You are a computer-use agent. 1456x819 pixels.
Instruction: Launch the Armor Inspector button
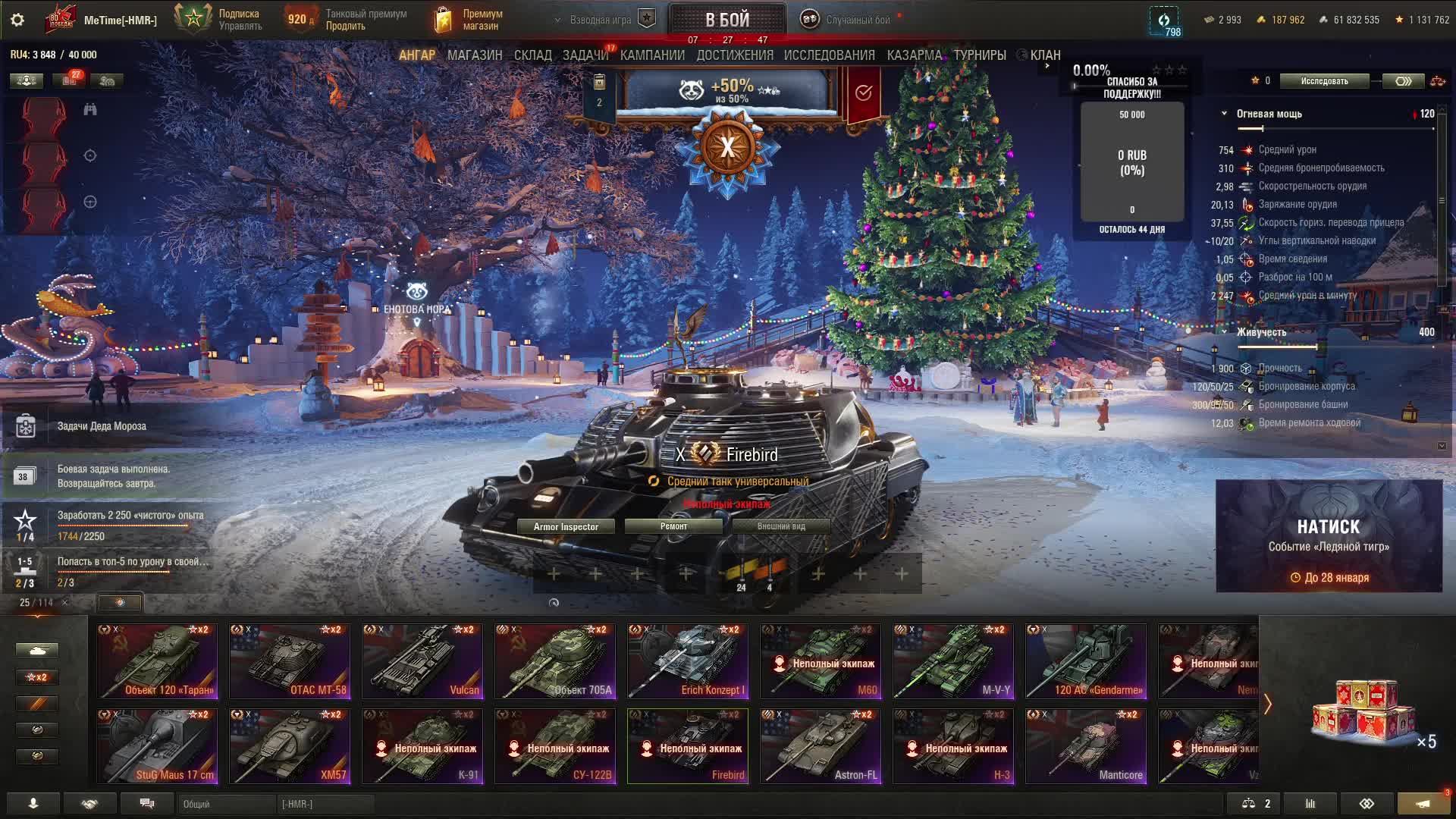coord(566,526)
